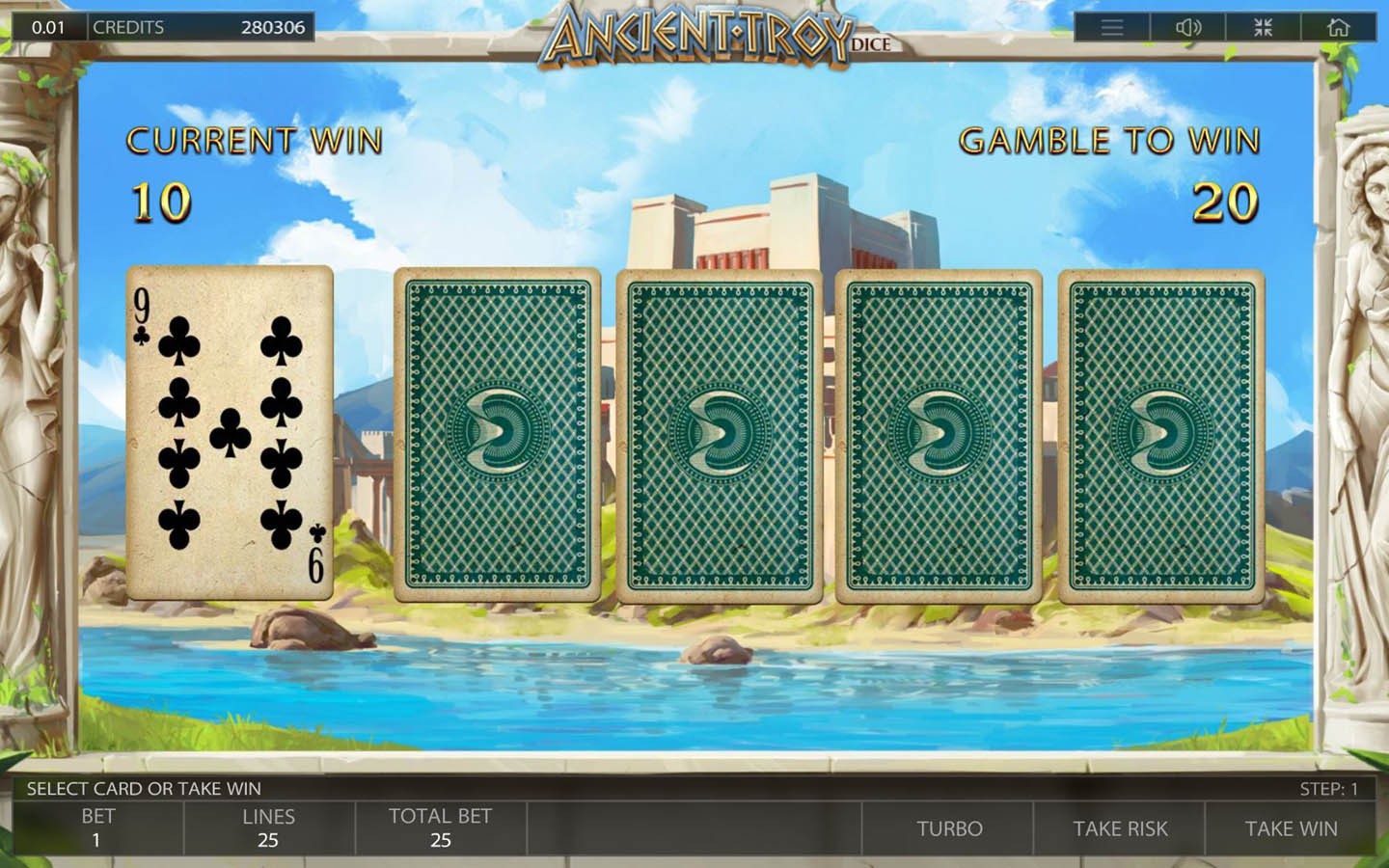Open the TOTAL BET selector
1389x868 pixels.
[441, 827]
